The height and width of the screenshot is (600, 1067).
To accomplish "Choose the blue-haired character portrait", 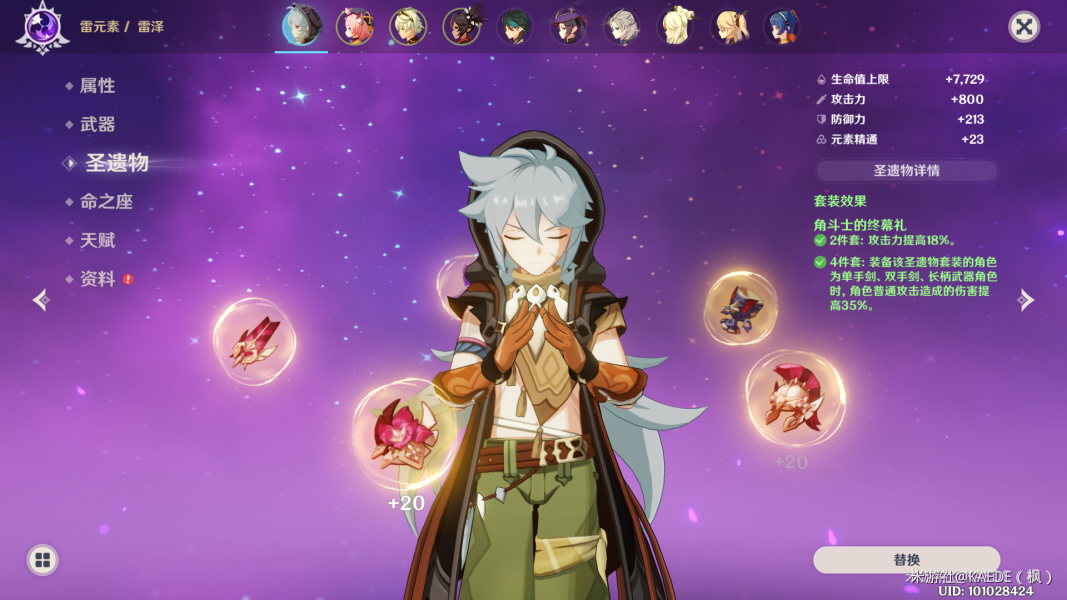I will (x=781, y=27).
